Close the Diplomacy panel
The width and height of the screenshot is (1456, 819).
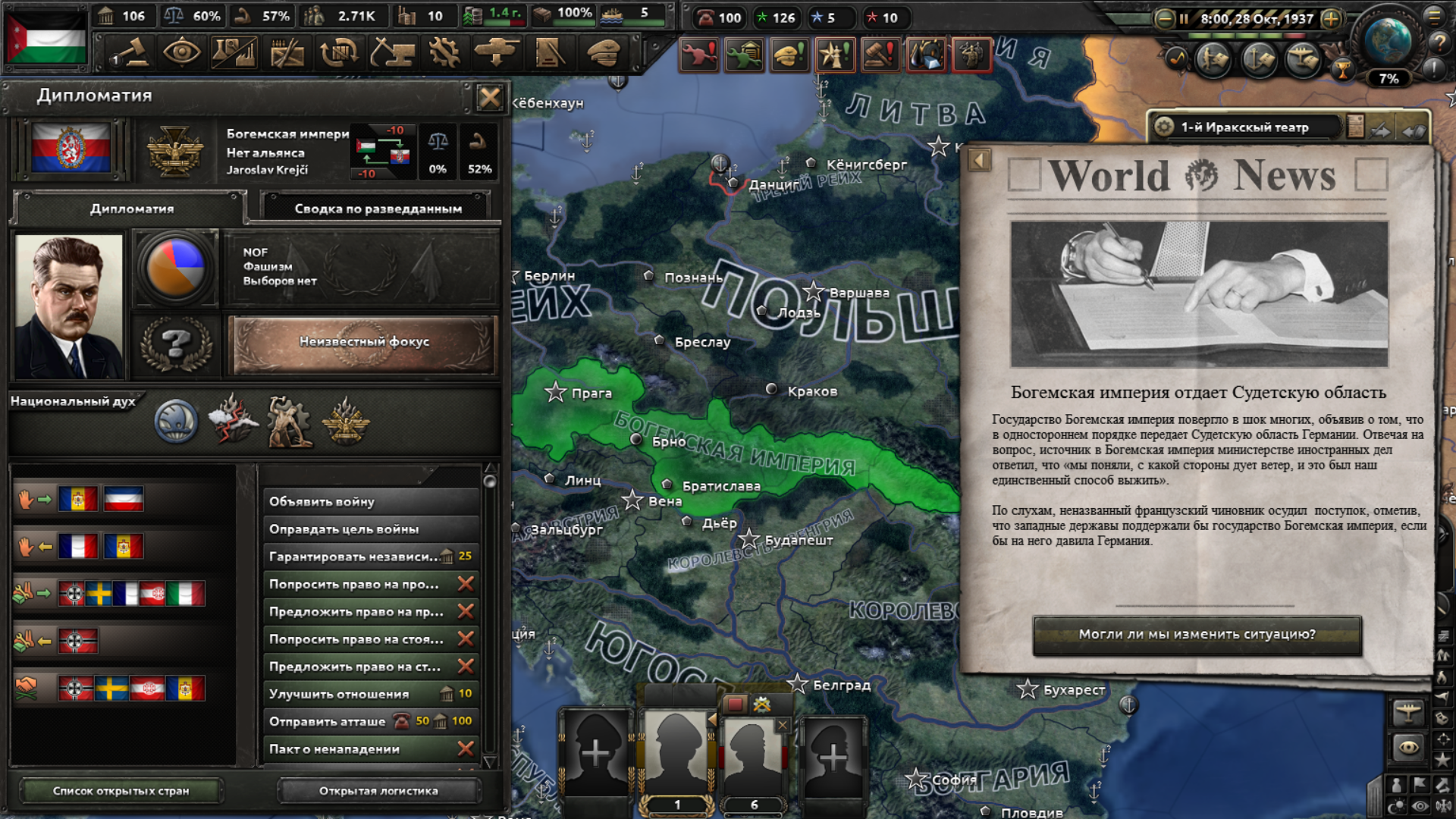(490, 97)
